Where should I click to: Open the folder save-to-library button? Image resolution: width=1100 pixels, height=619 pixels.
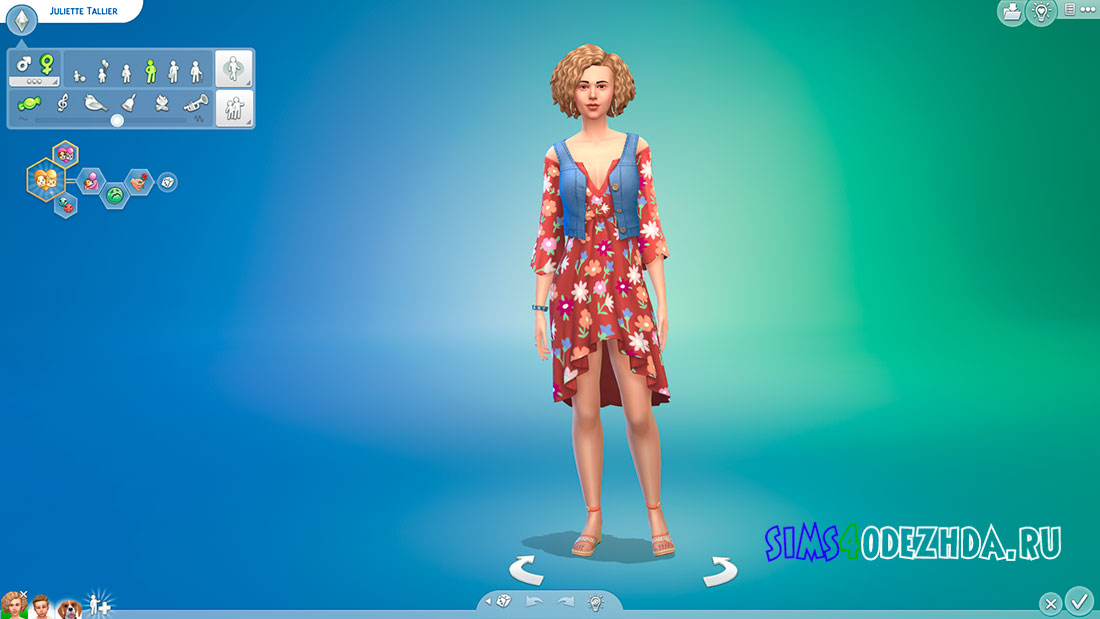[x=1011, y=12]
